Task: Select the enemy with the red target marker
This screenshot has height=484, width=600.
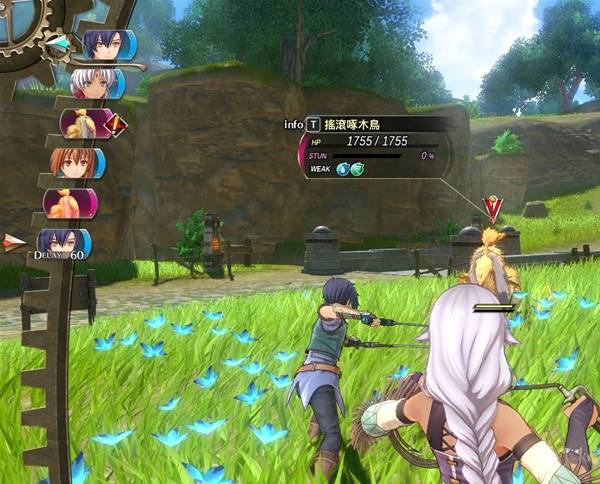Action: click(489, 262)
